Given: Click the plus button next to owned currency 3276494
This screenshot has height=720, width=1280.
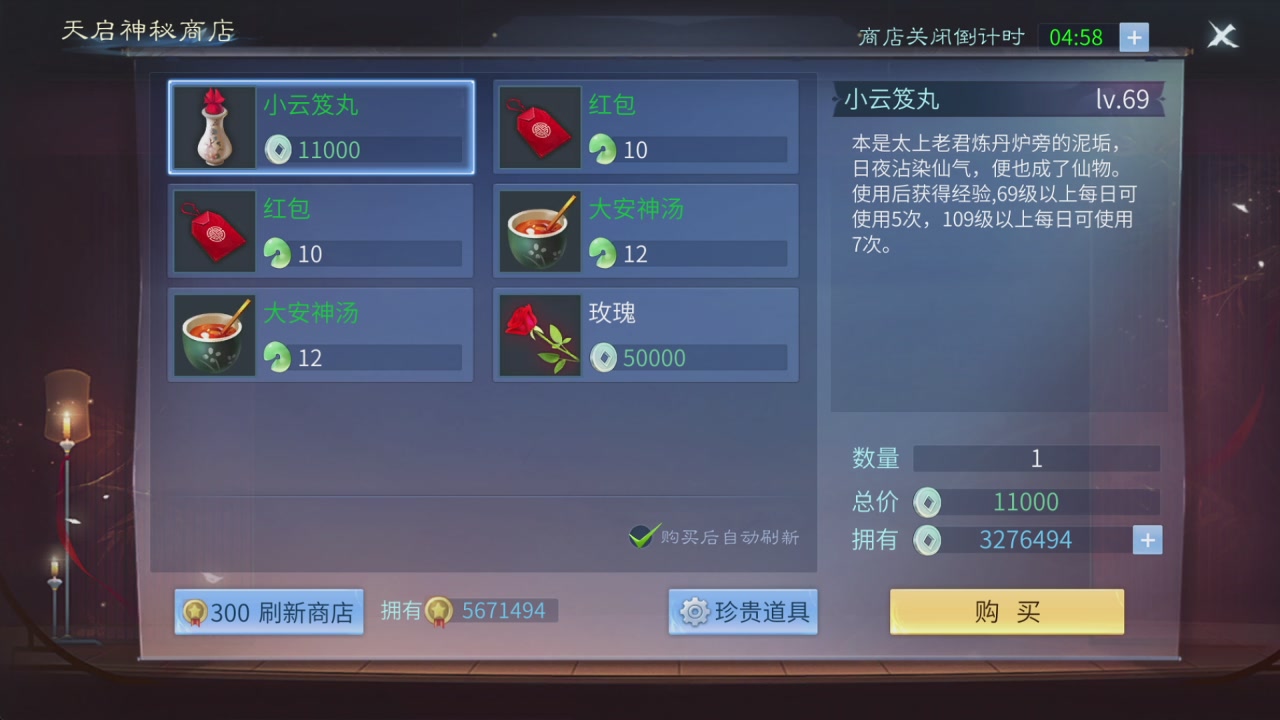Looking at the screenshot, I should point(1146,539).
